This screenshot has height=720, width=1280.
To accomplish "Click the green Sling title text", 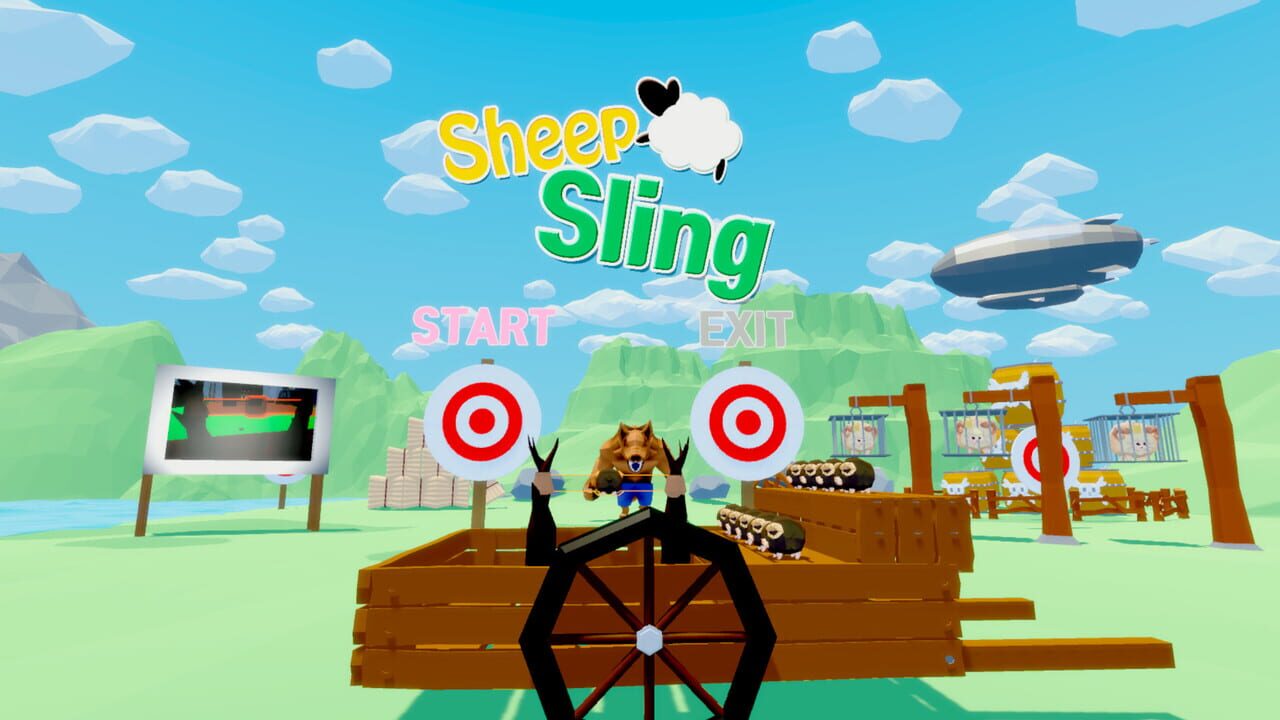I will point(657,227).
